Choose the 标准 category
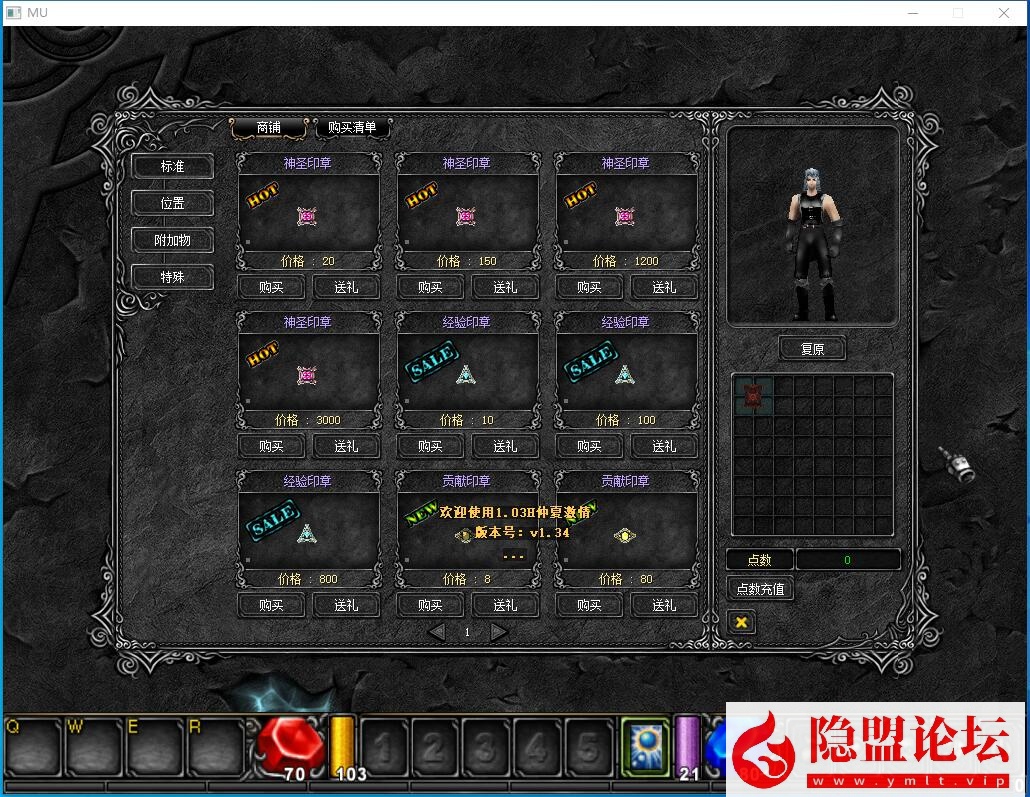The image size is (1030, 797). 172,167
